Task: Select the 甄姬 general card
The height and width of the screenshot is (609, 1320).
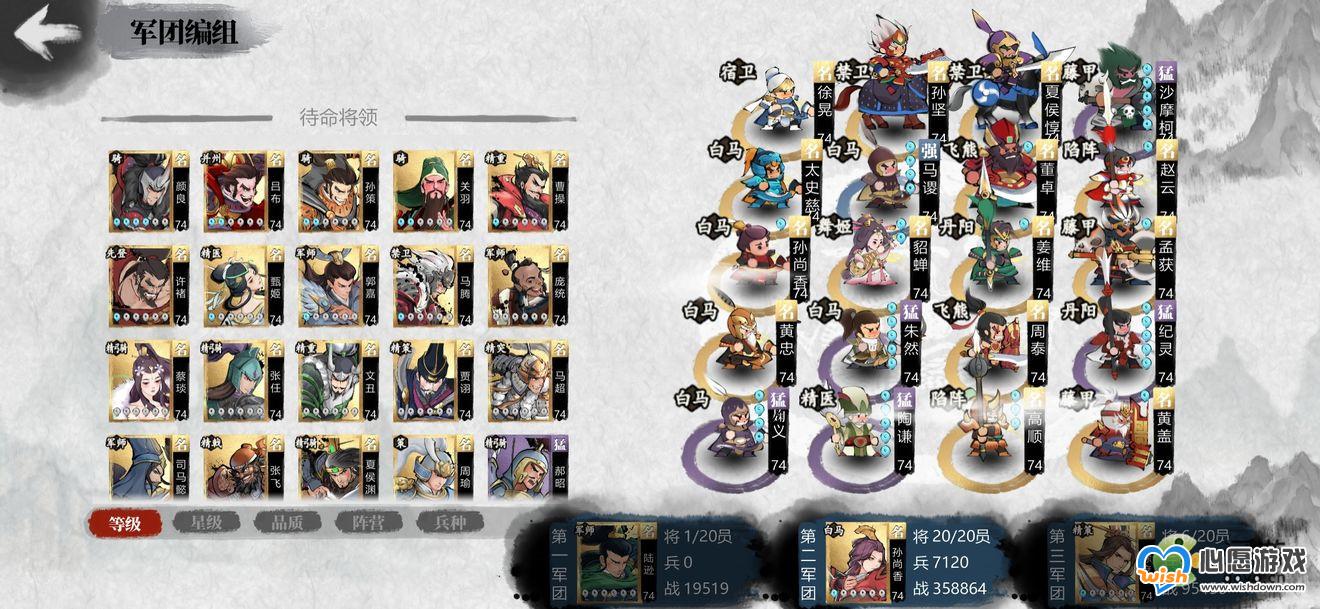Action: coord(242,286)
